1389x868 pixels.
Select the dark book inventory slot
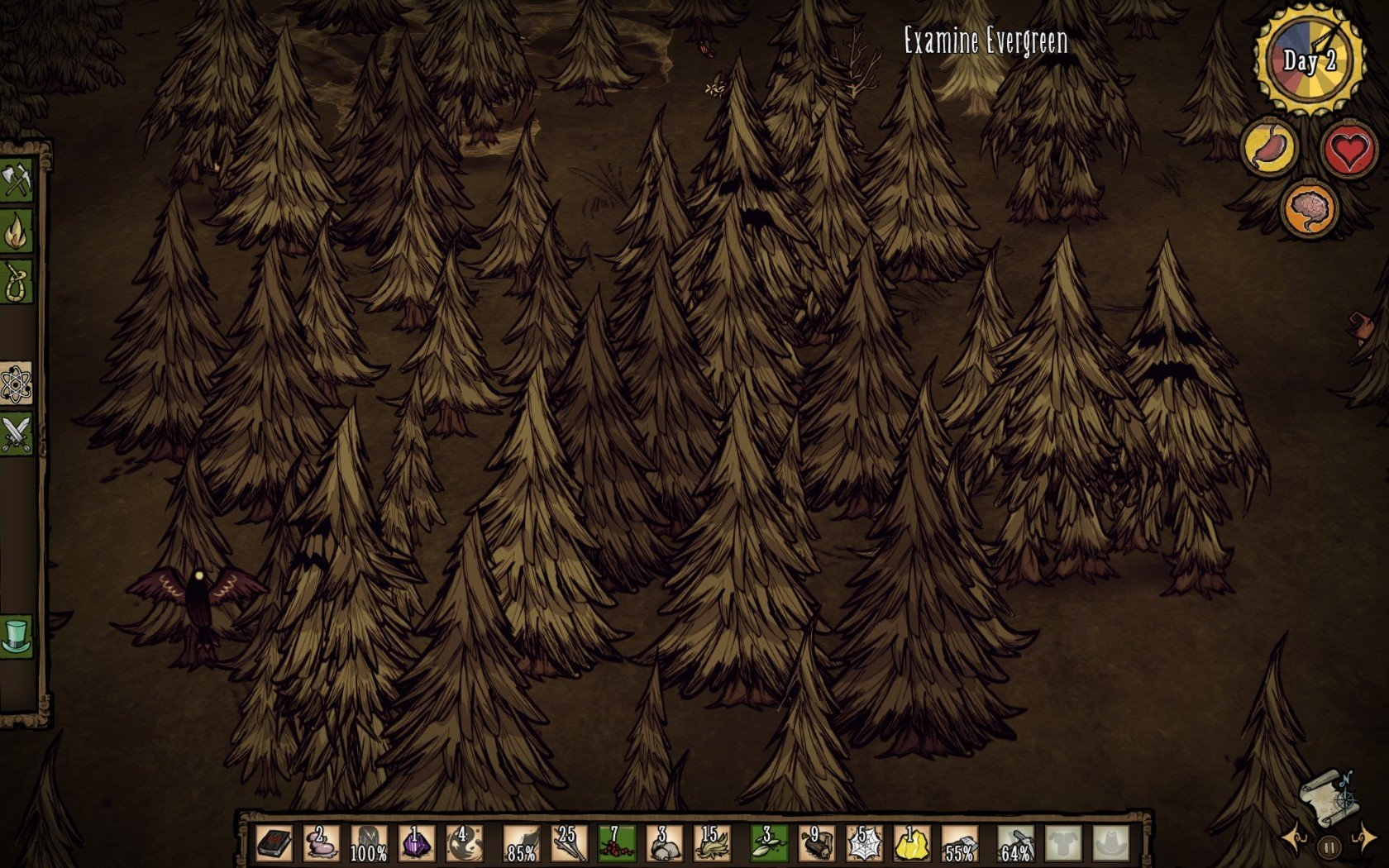click(274, 843)
